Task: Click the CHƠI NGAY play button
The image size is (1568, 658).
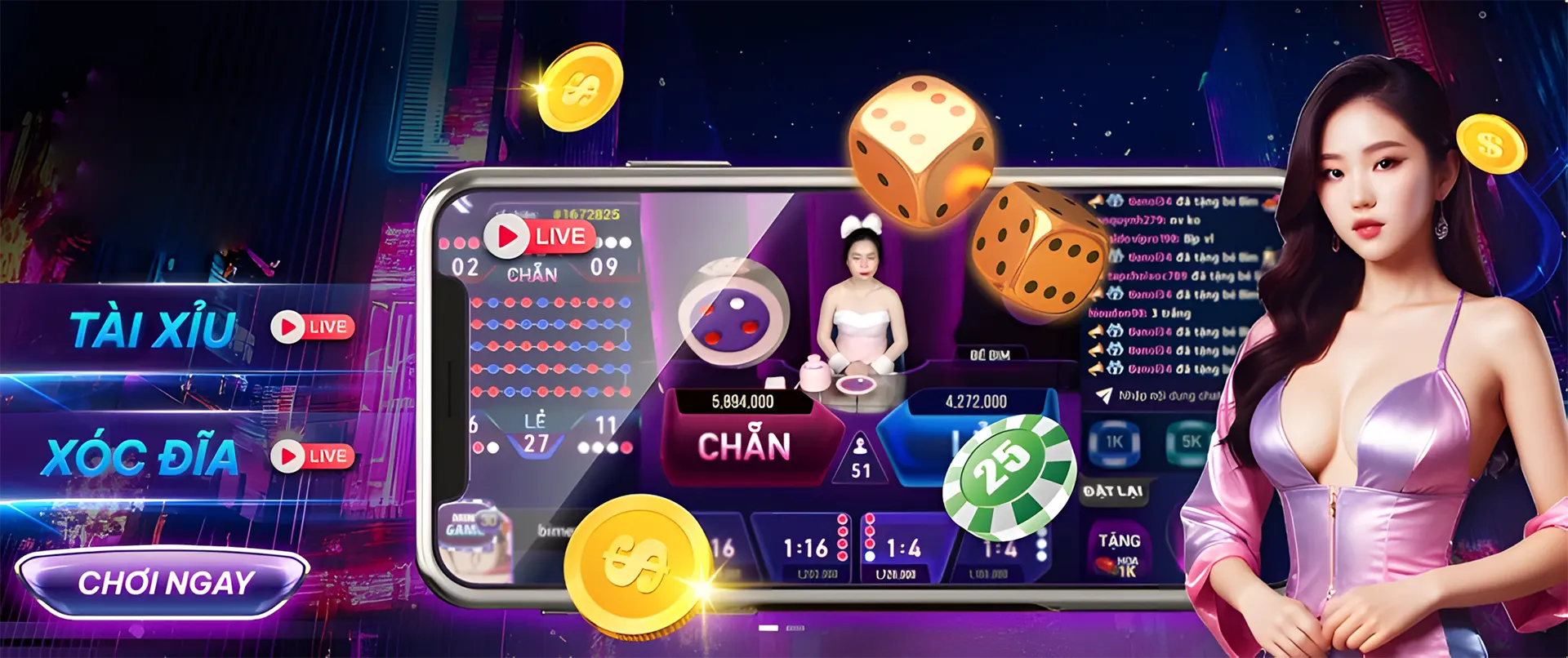Action: pos(163,583)
